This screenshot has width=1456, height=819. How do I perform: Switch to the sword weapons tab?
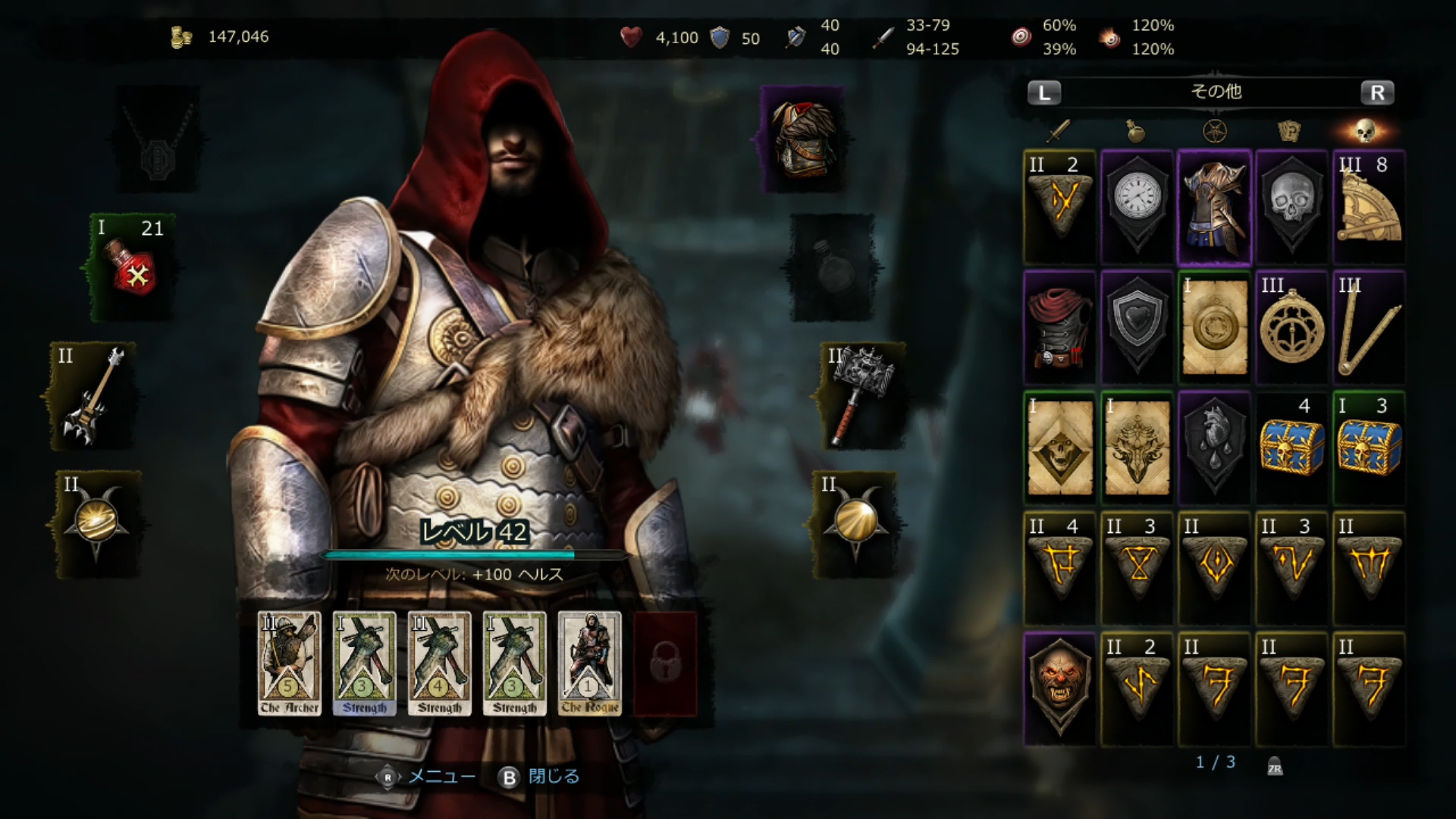(1059, 131)
